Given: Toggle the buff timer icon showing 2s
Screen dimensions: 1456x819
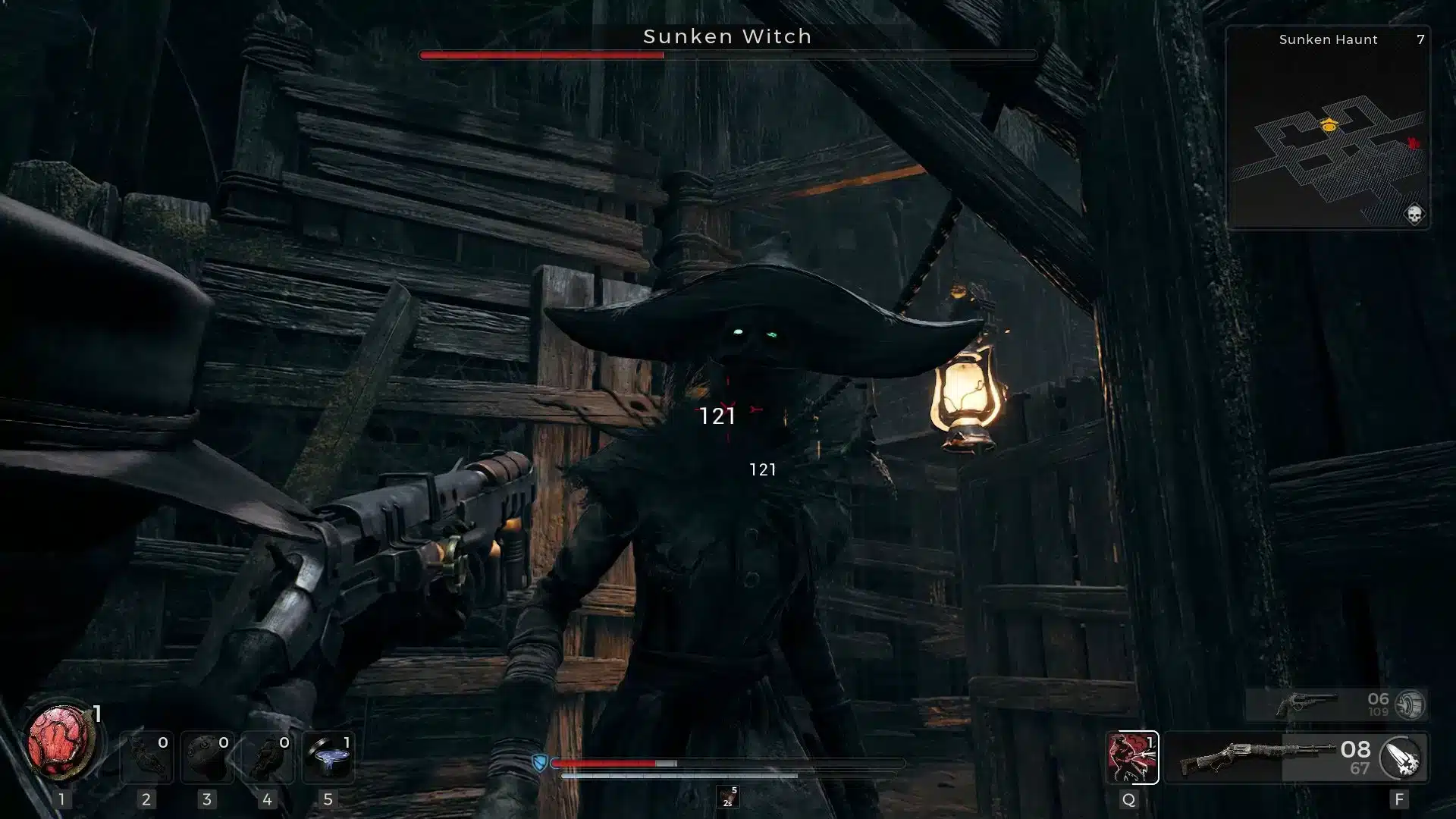Looking at the screenshot, I should pyautogui.click(x=728, y=796).
